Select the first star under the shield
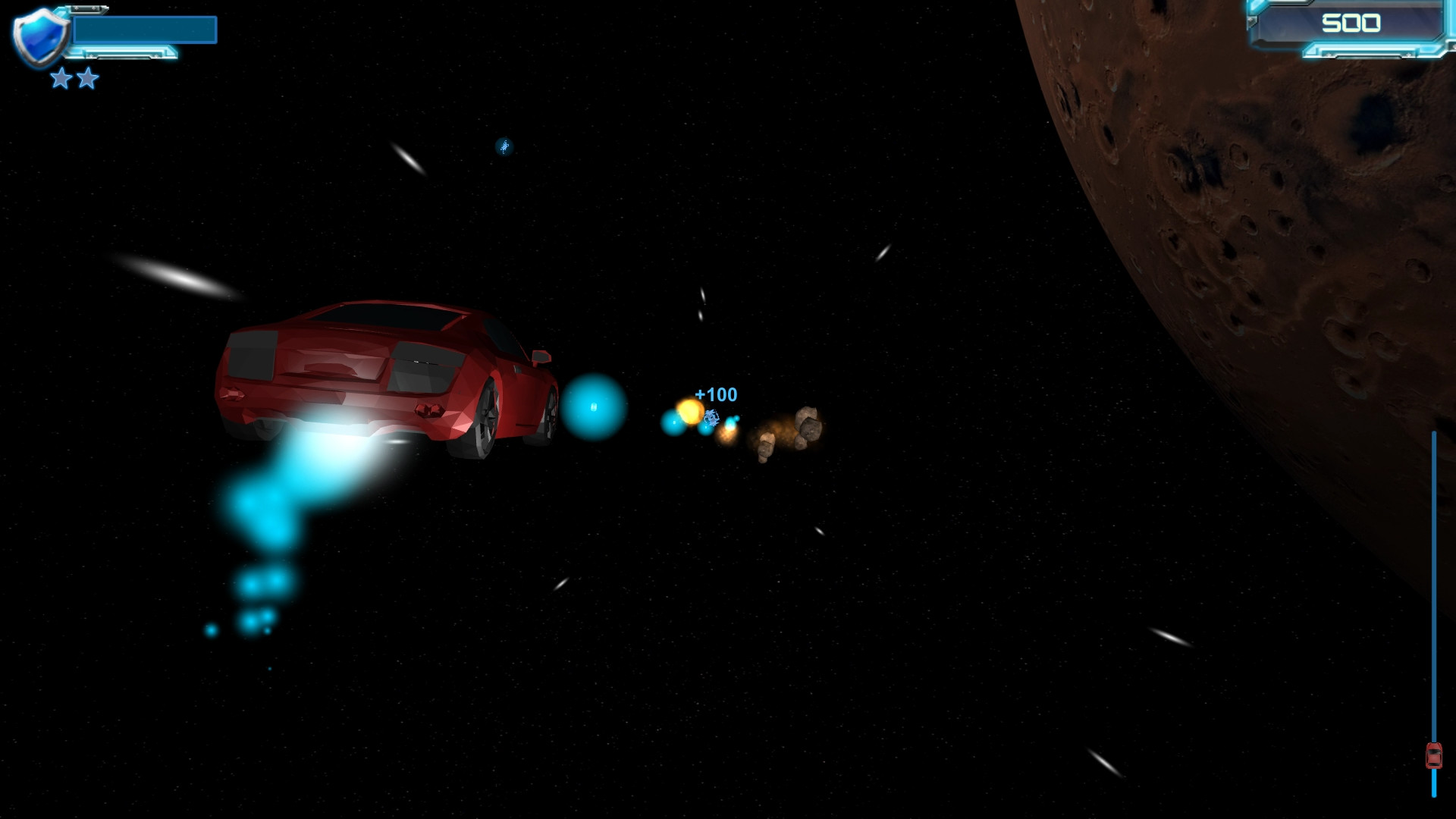 pos(61,78)
